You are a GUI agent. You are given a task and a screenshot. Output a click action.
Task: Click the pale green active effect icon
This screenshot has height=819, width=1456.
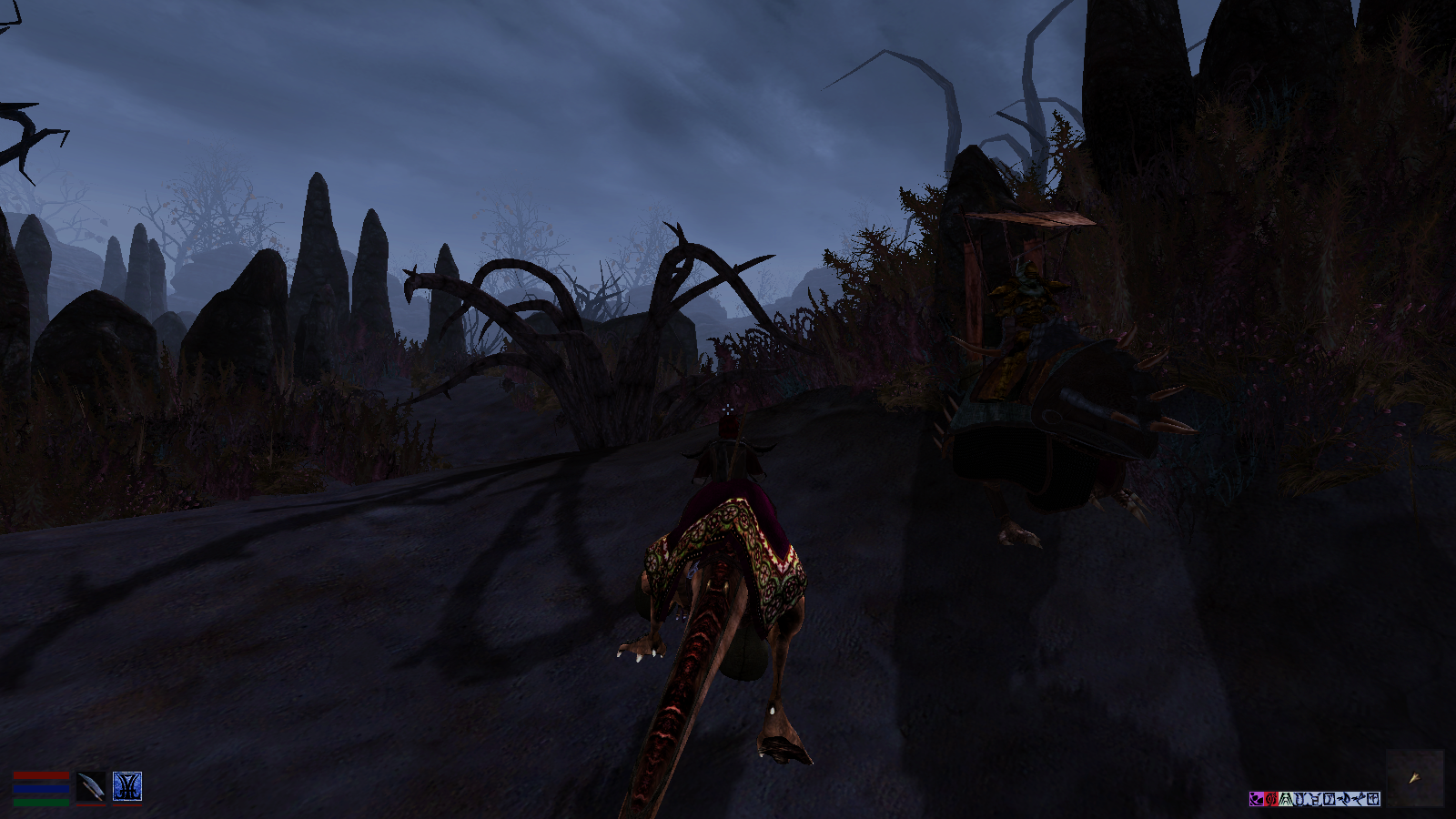1286,799
